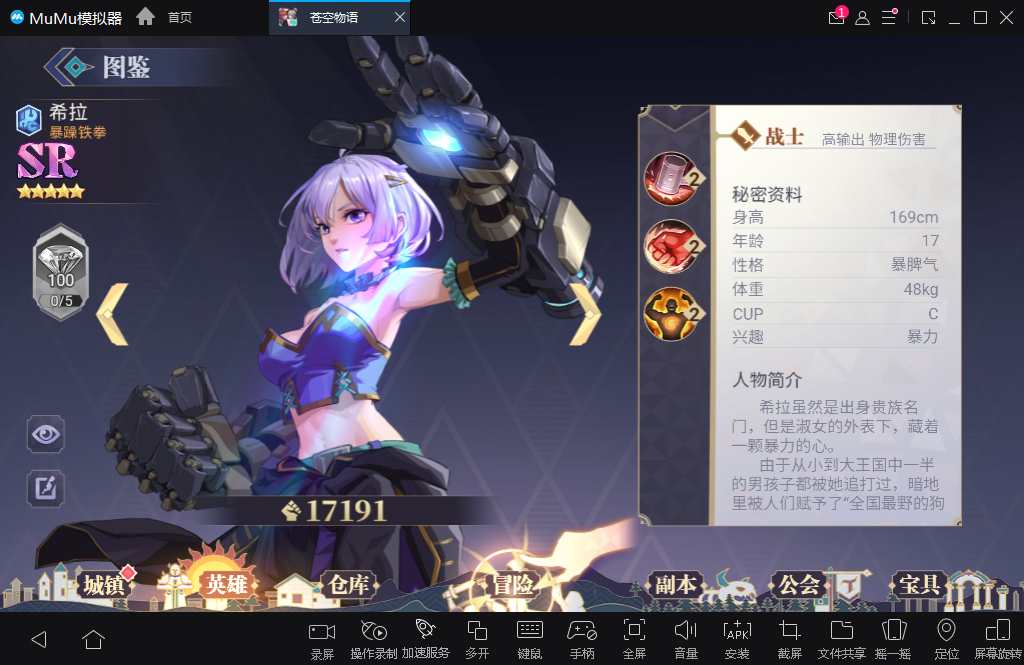Close the 苍空物语 emulator tab
Screen dimensions: 1024x665
(400, 18)
